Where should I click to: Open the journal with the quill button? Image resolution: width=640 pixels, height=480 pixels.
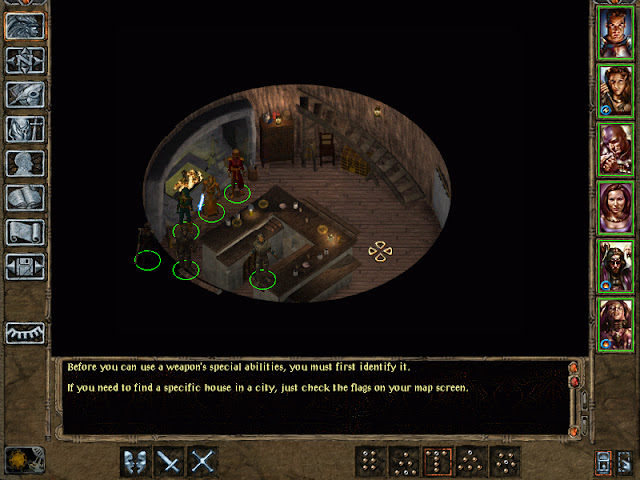[24, 95]
